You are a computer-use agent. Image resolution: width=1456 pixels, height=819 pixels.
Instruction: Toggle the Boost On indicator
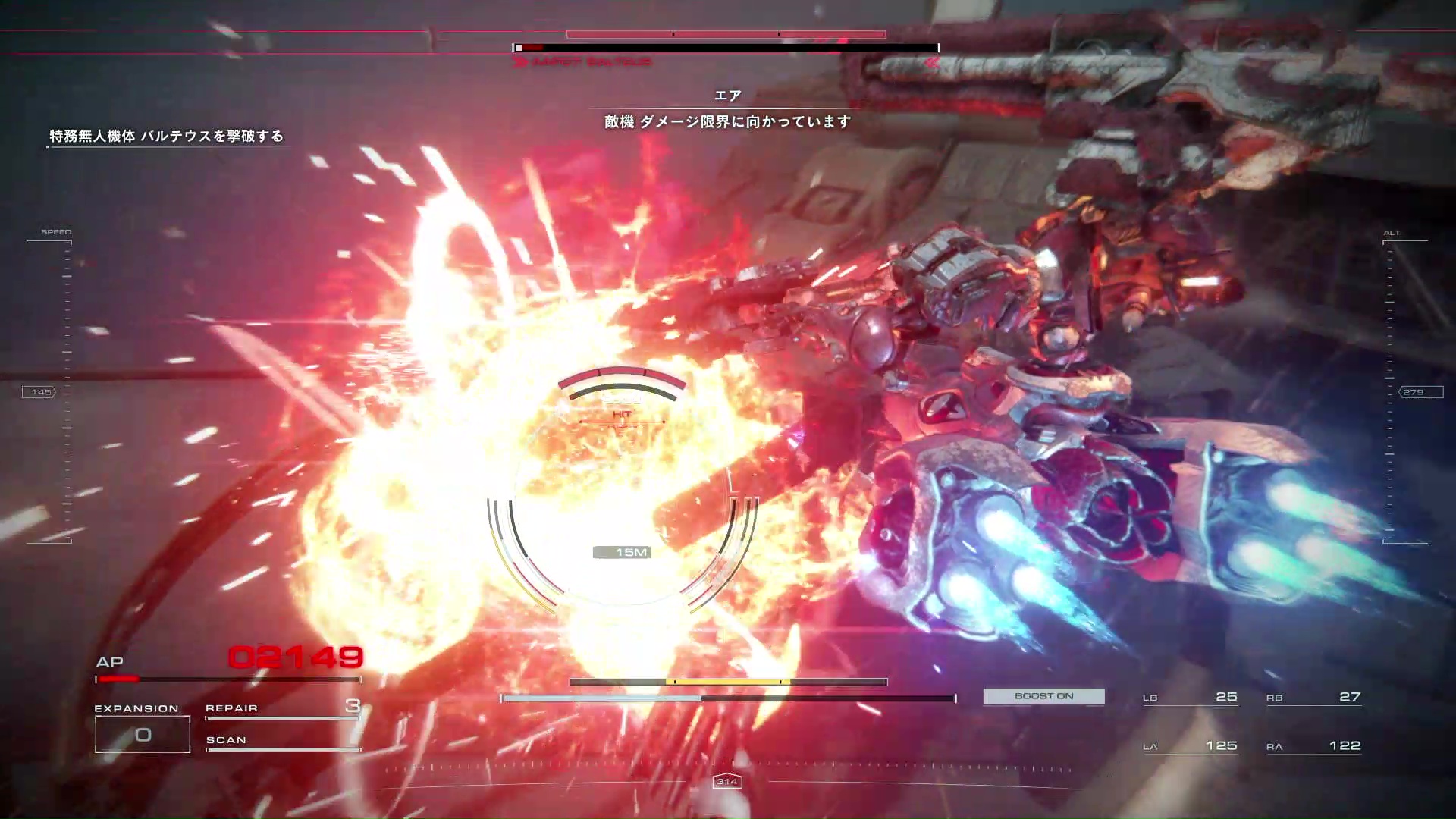pyautogui.click(x=1043, y=696)
